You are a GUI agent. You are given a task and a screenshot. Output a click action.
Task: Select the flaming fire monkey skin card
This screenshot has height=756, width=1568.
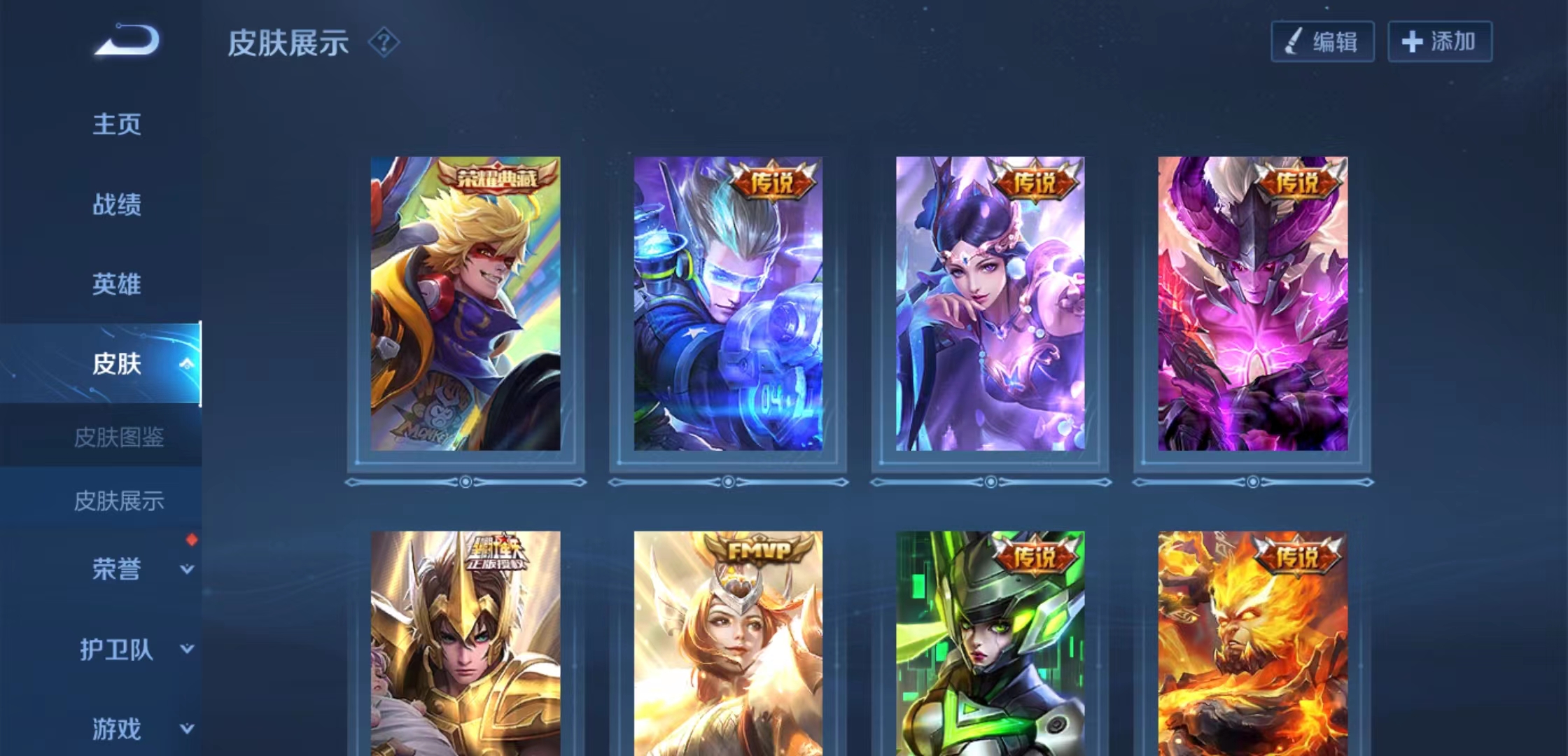1252,644
